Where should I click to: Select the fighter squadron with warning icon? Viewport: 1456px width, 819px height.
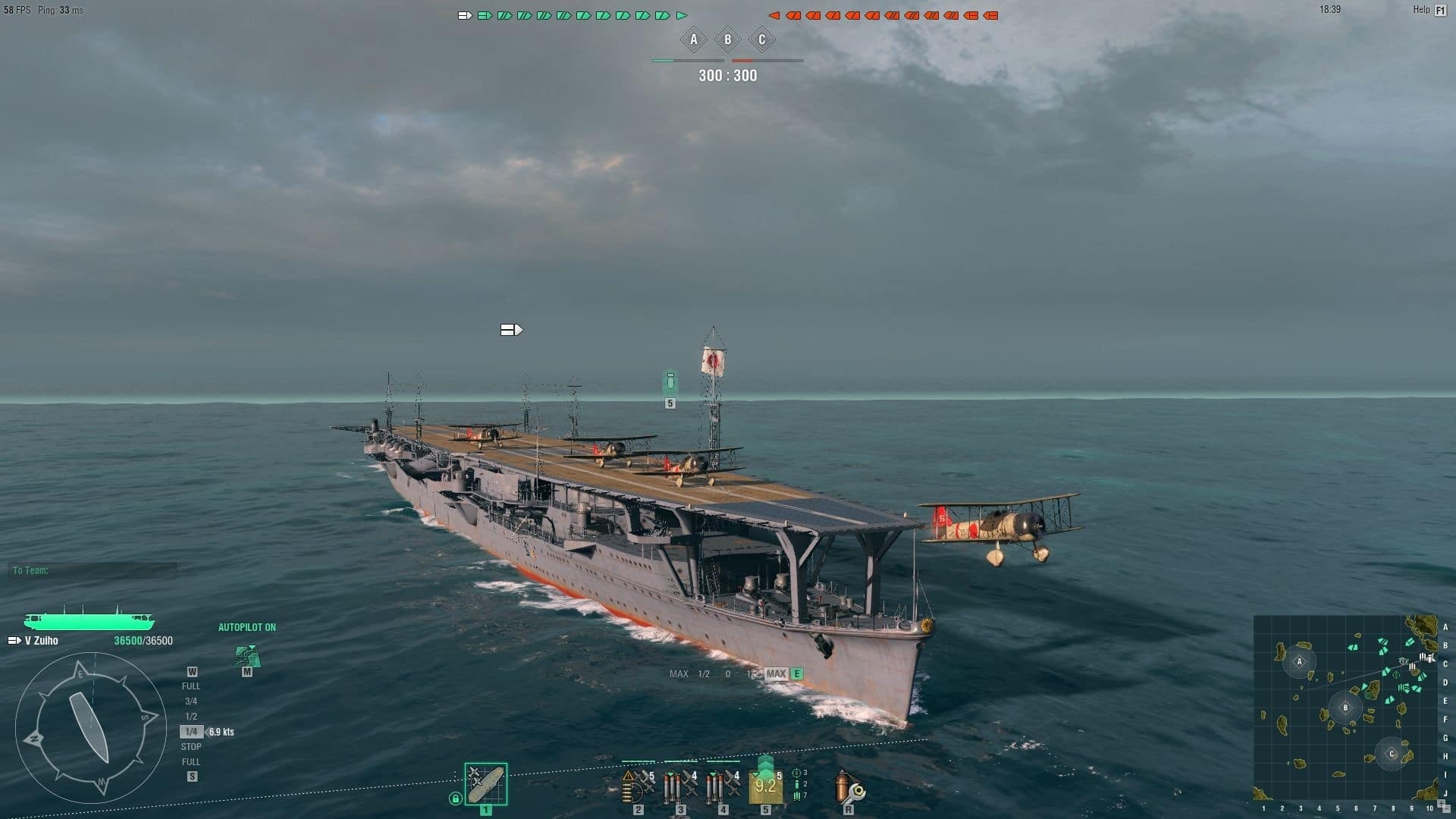(638, 786)
